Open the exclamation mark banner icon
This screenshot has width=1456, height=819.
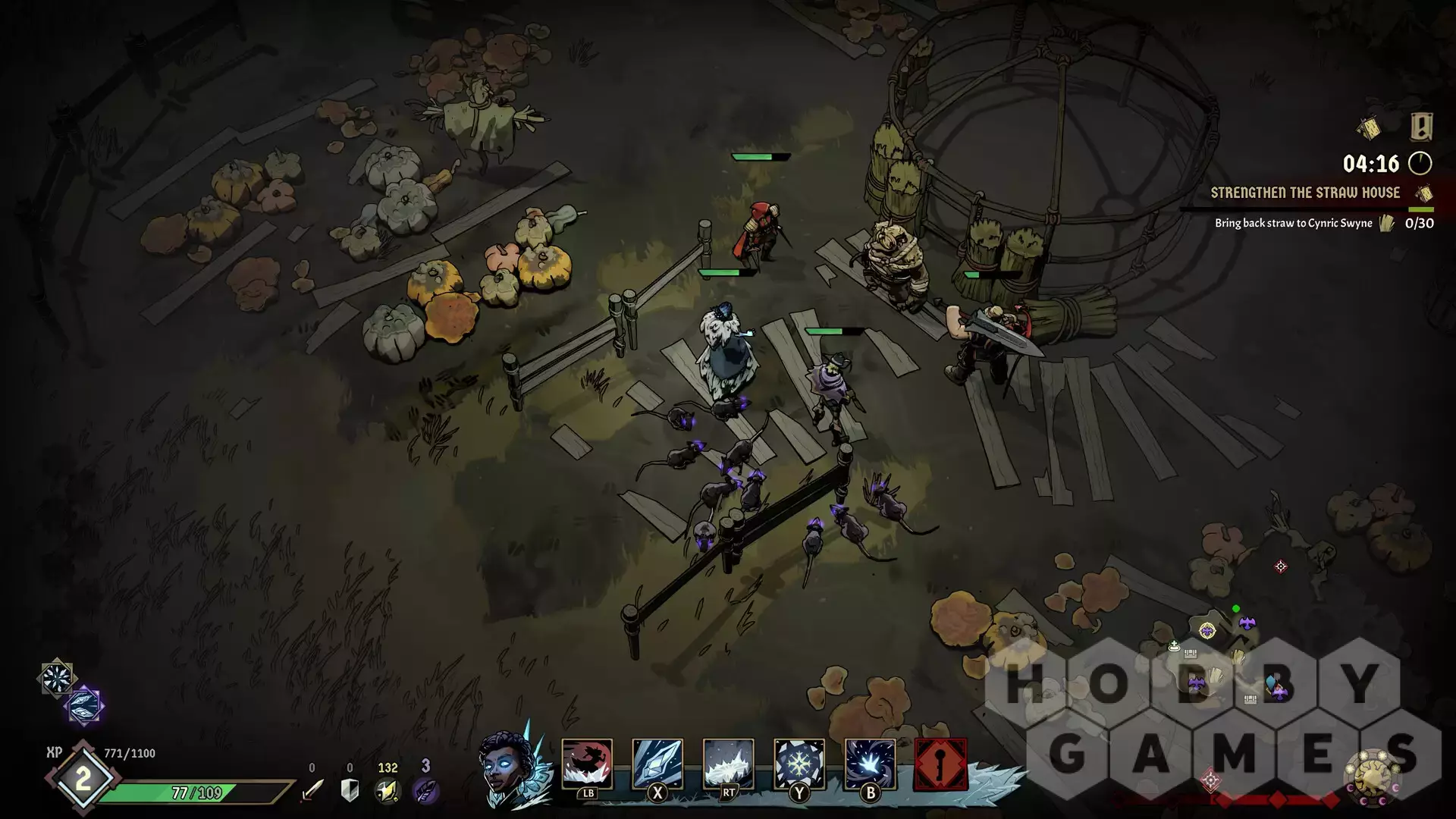(x=1421, y=127)
